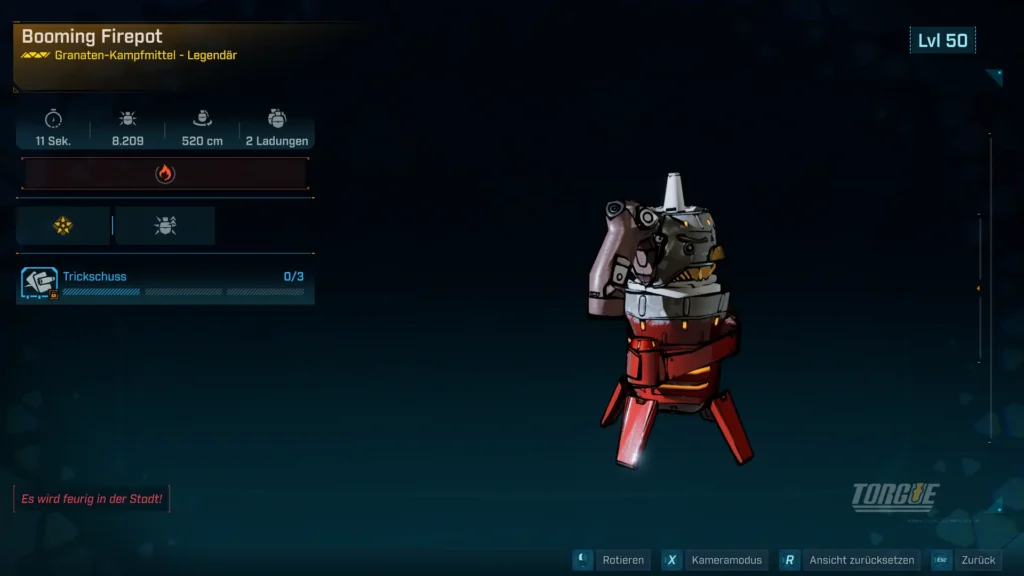This screenshot has width=1024, height=576.
Task: Click the fire element icon bar
Action: click(x=165, y=174)
